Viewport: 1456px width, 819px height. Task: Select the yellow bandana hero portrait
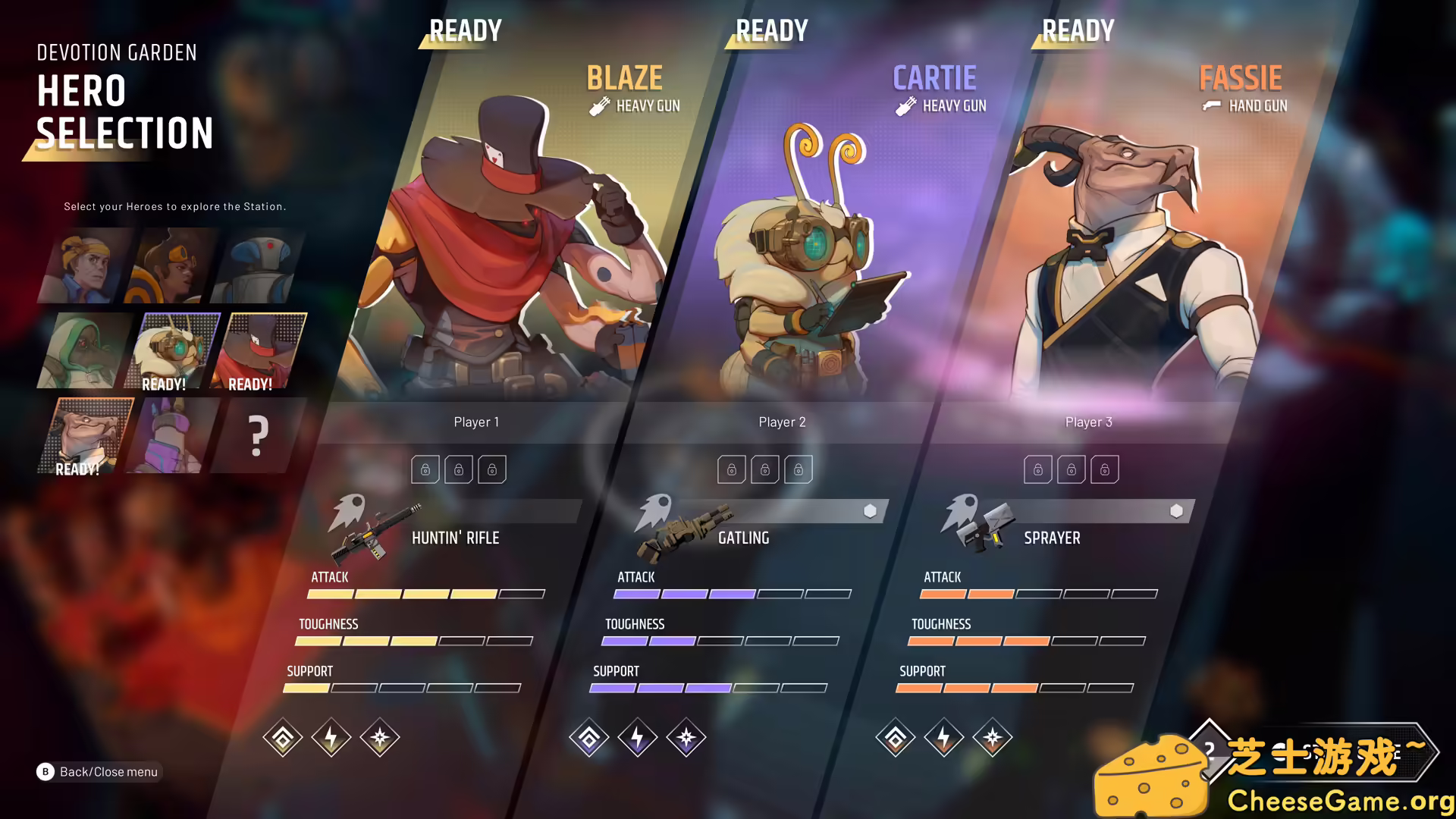point(86,267)
